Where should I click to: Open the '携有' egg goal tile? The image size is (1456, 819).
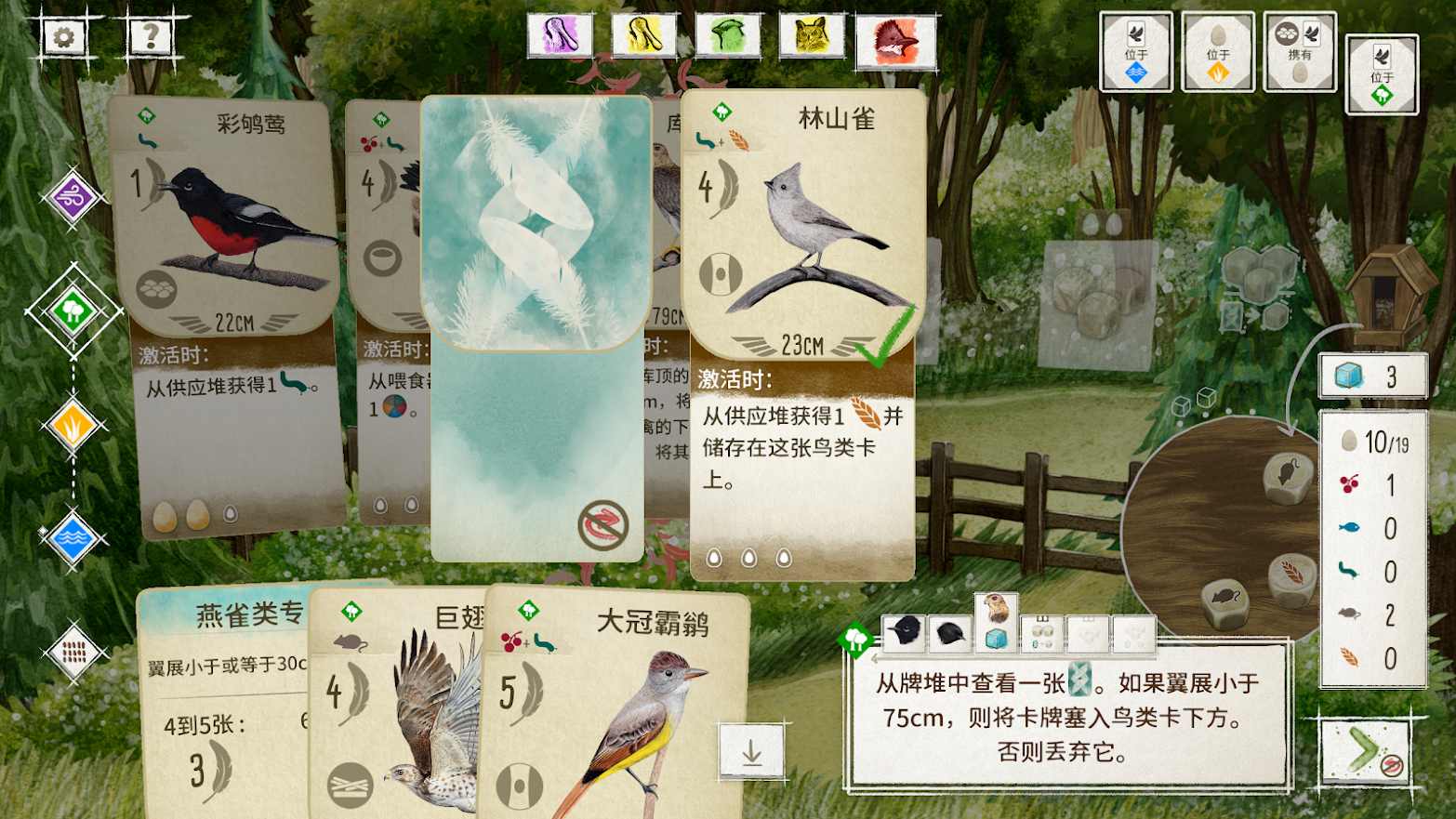[x=1299, y=51]
